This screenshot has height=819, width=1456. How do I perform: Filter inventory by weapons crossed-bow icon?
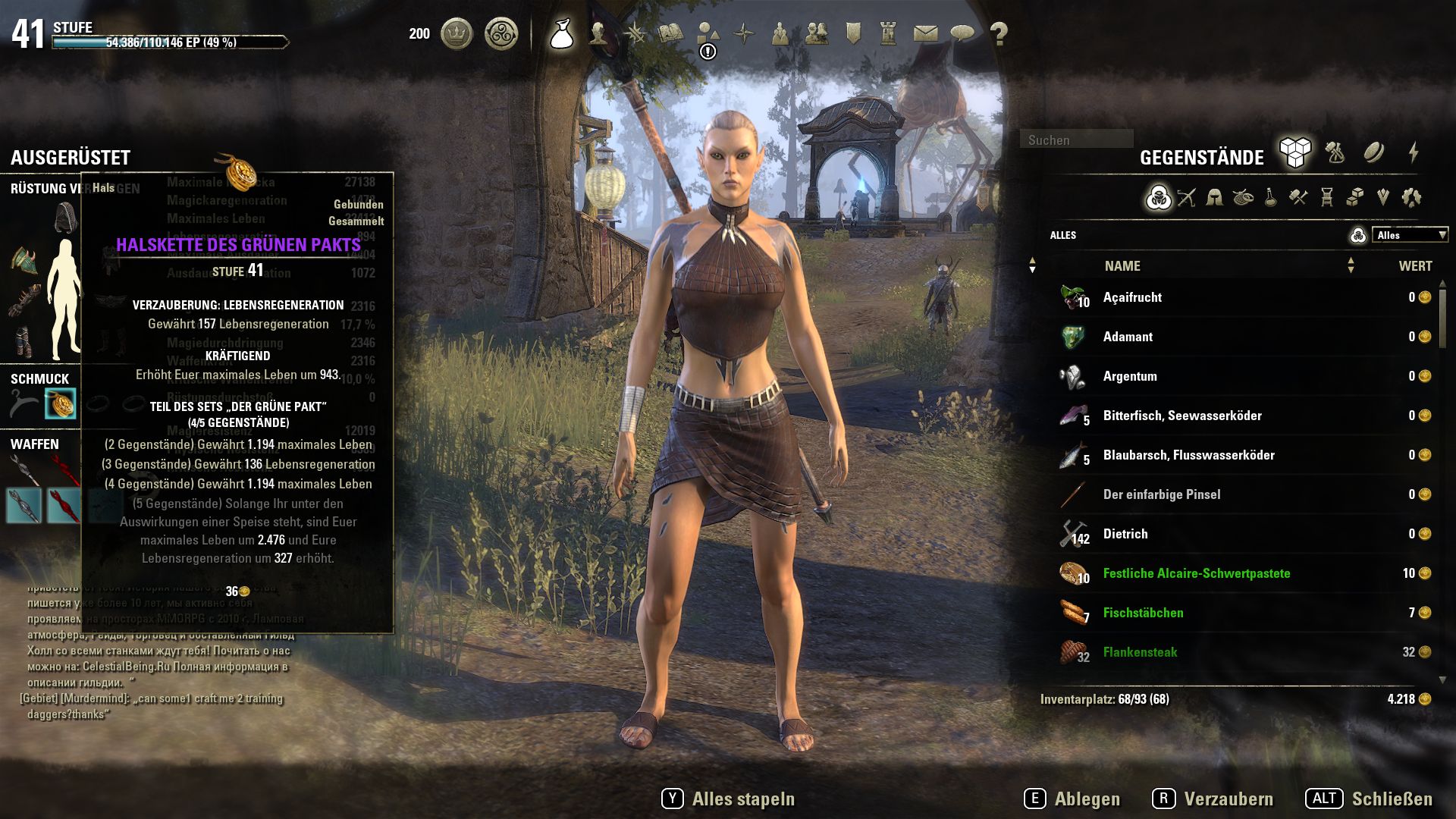click(x=1186, y=198)
